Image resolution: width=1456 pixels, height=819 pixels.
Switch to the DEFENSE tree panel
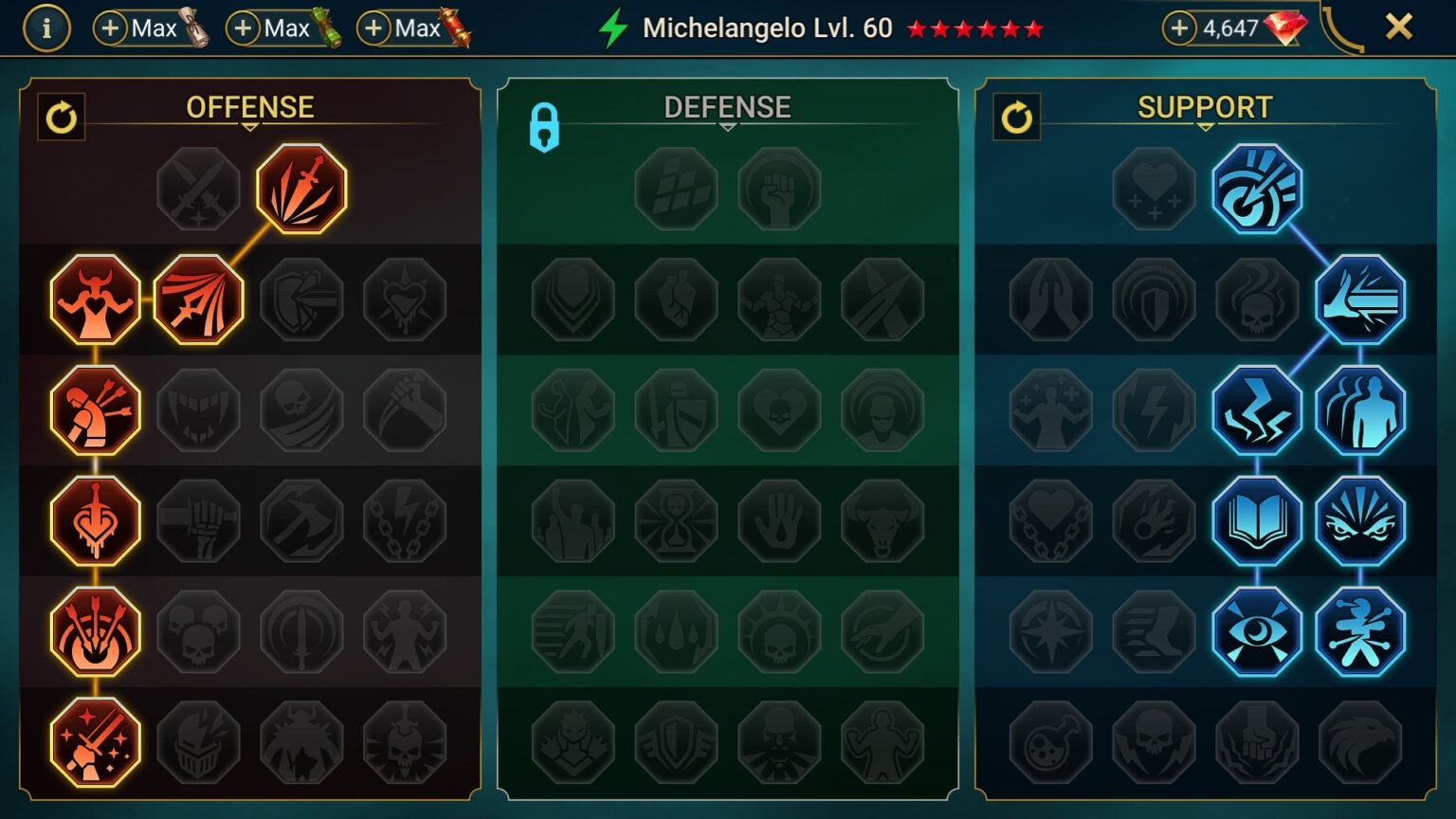coord(728,106)
